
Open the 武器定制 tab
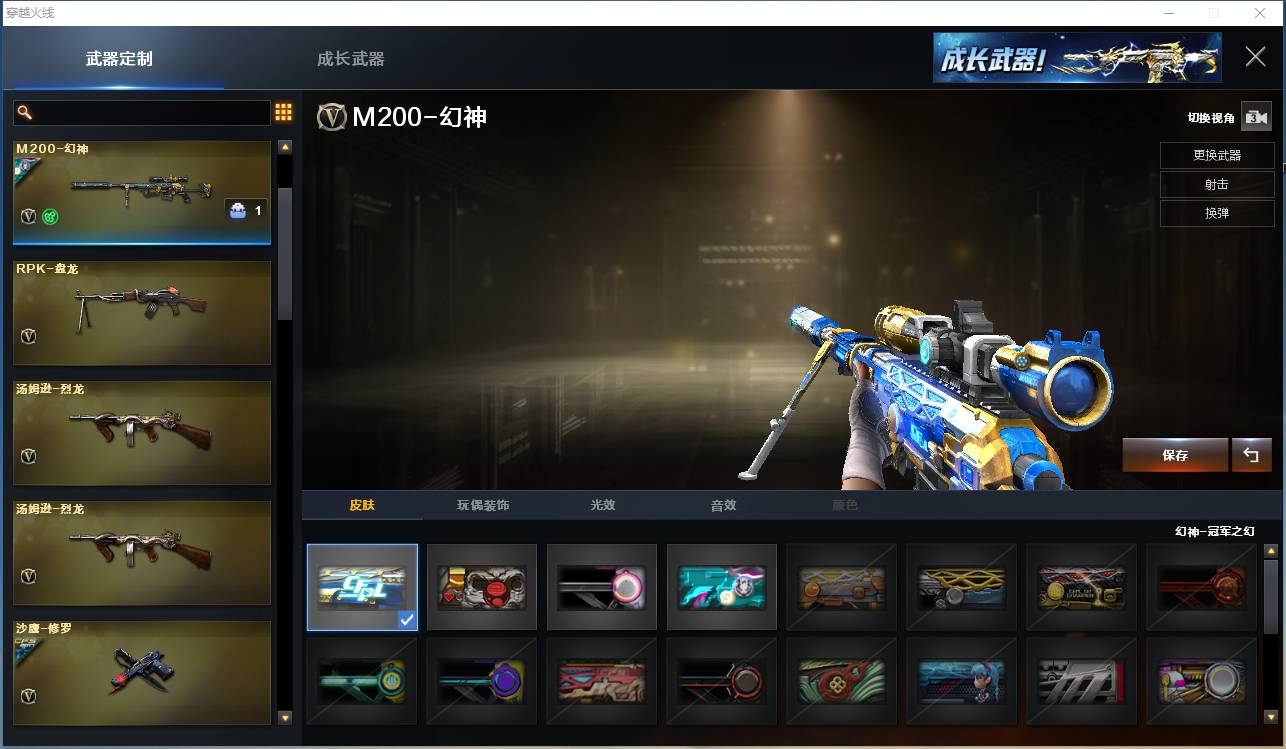click(x=119, y=59)
